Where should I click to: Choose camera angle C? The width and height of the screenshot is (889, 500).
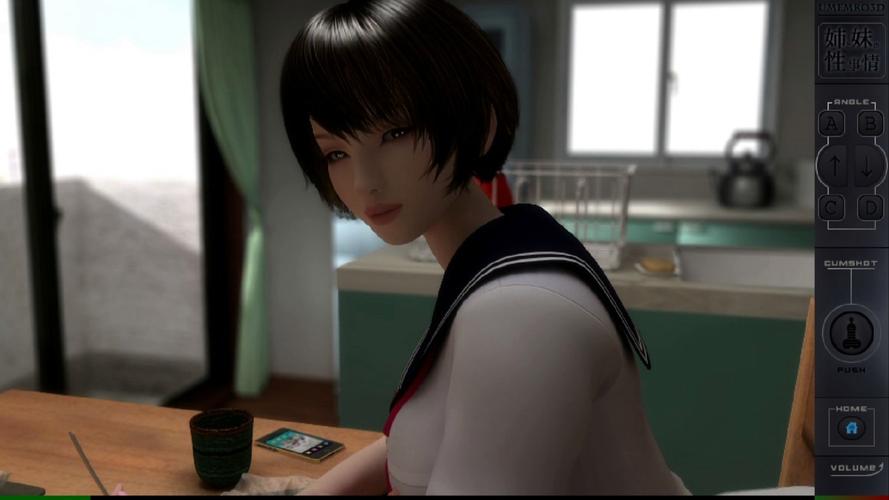coord(831,207)
